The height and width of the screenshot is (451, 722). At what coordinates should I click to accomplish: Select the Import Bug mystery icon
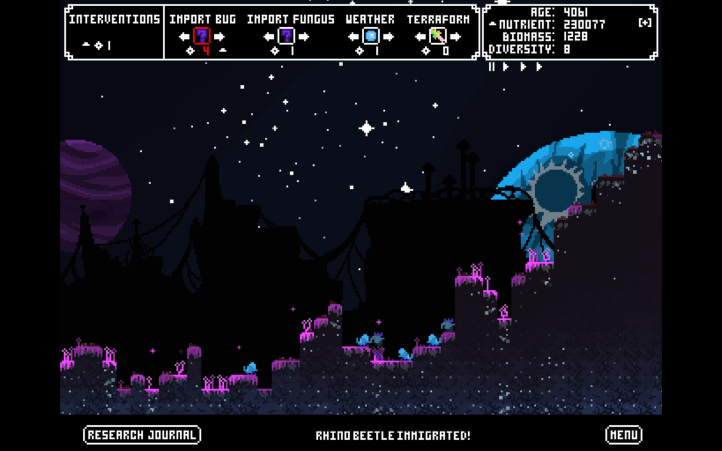click(202, 37)
